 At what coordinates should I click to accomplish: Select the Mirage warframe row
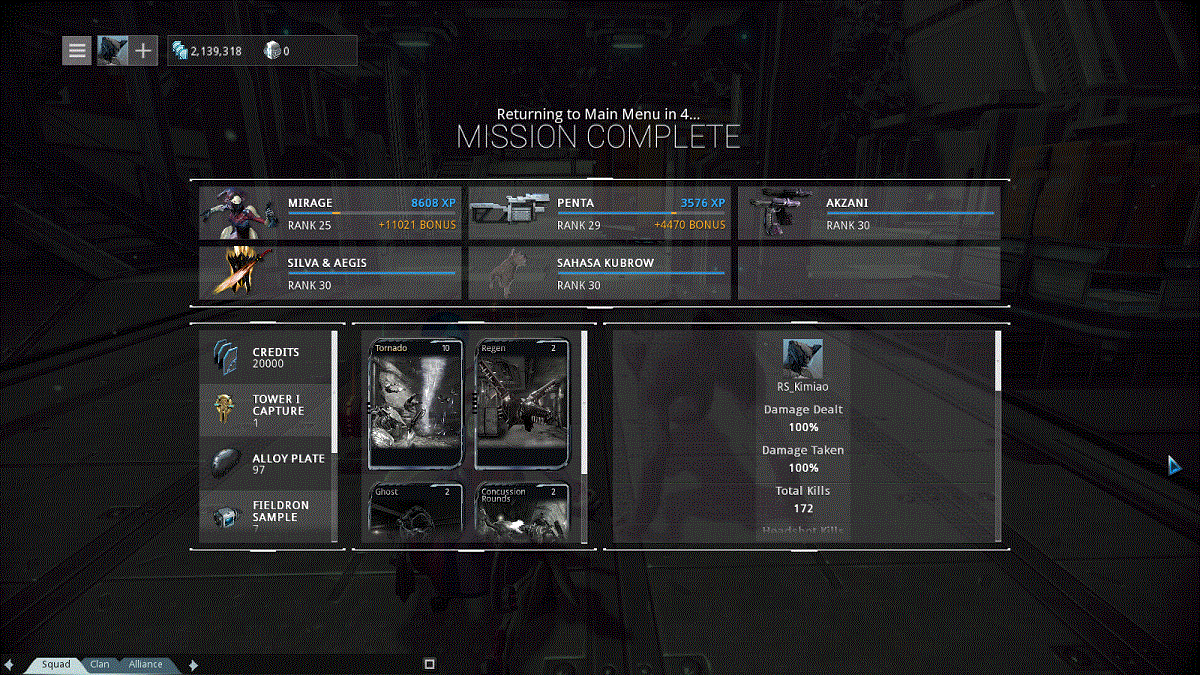coord(330,213)
